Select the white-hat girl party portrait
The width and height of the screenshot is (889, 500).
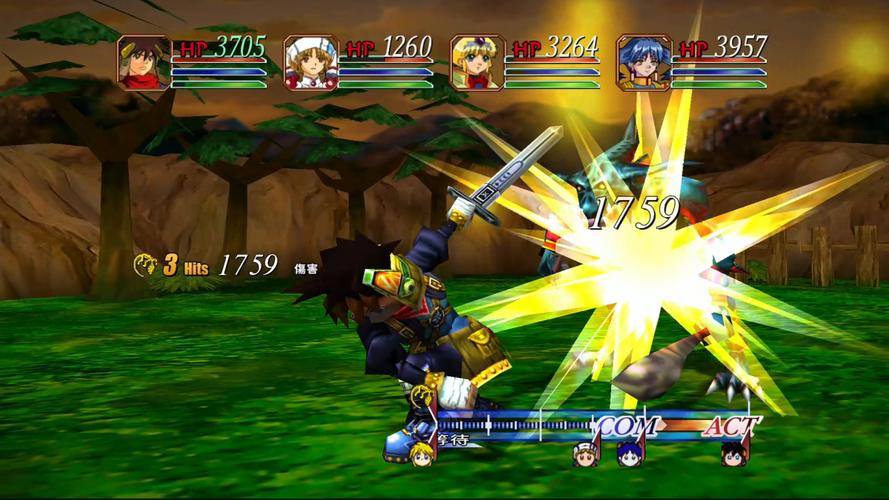[x=310, y=62]
